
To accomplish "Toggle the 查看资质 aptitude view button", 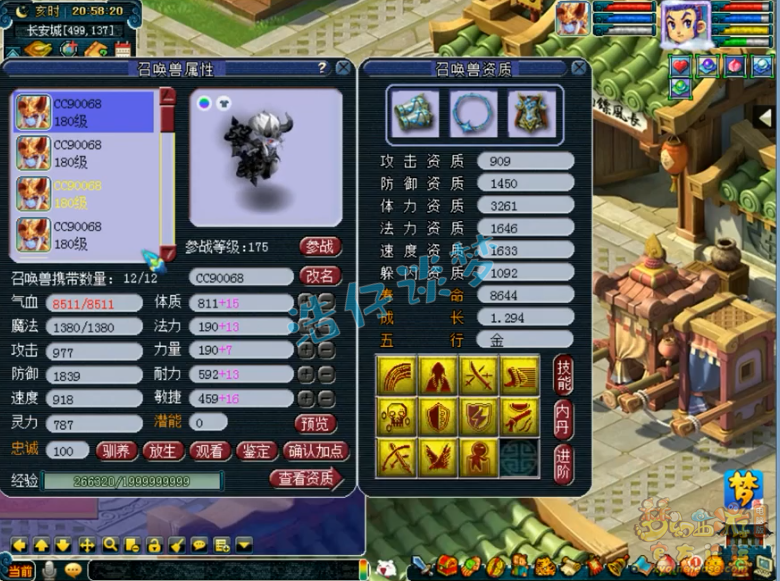I will [305, 479].
